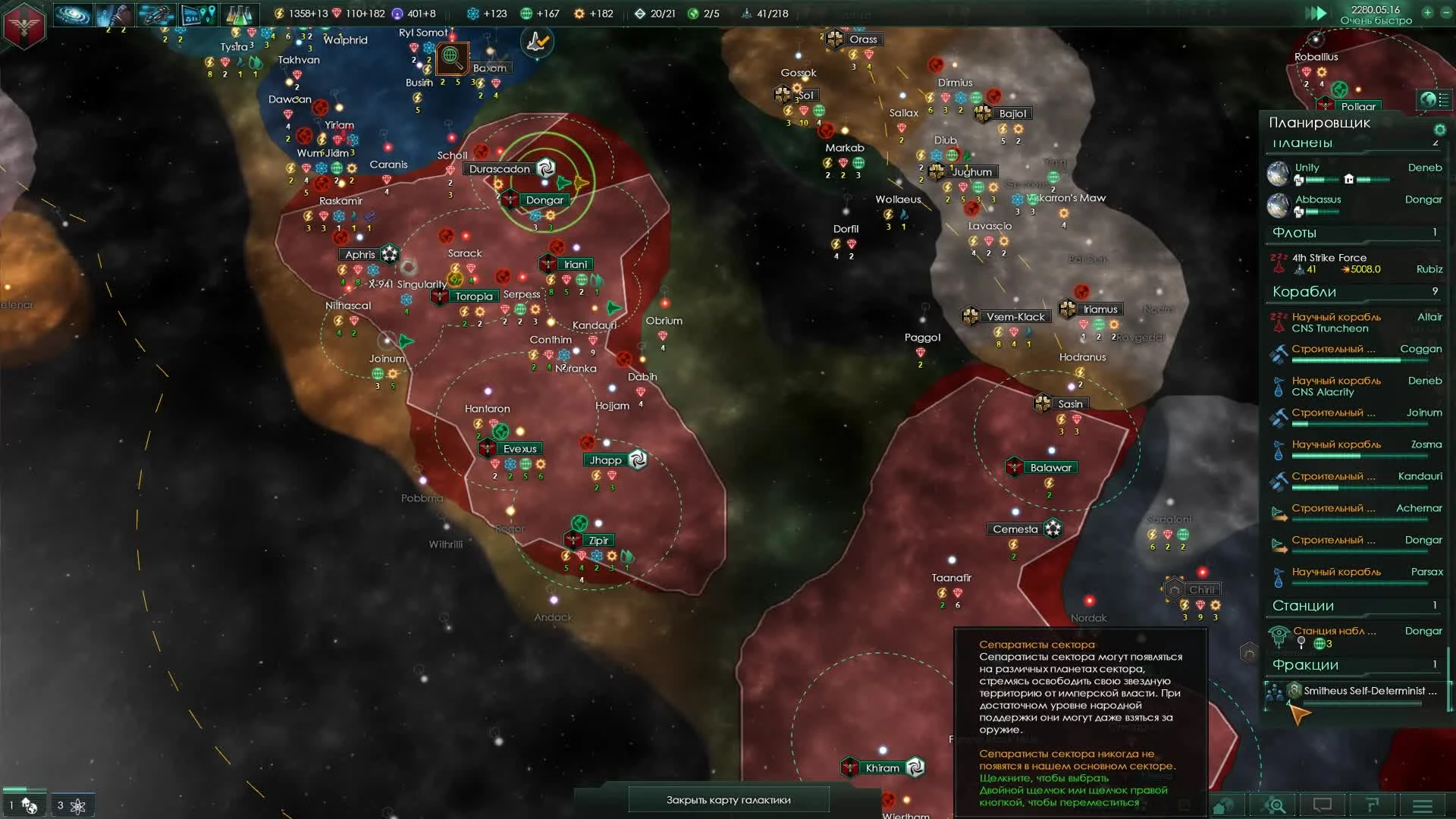
Task: Open the government screen via the gavel icon
Action: [x=114, y=14]
